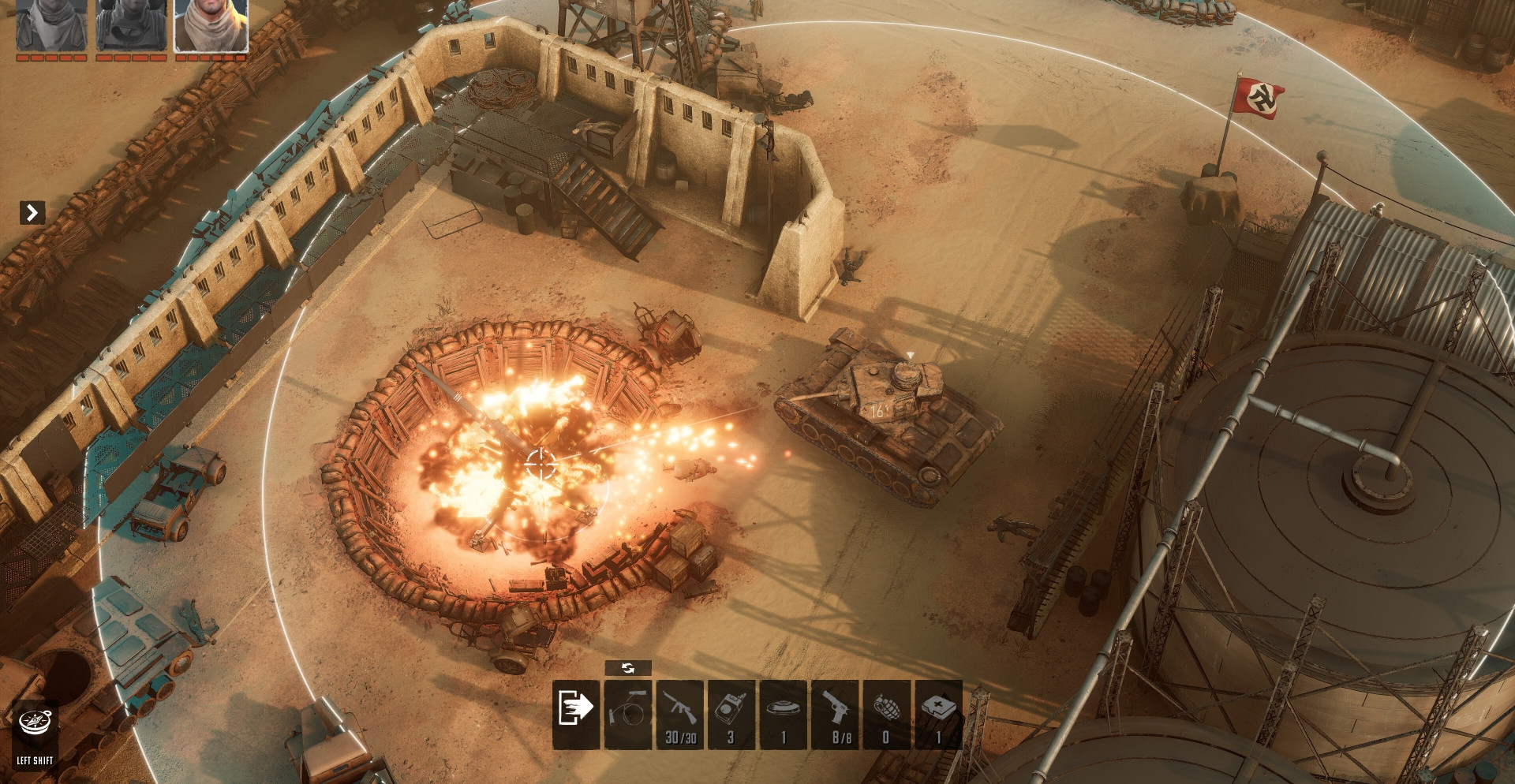Screen dimensions: 1515x784
Task: Click the exit arrow action slot
Action: tap(576, 714)
